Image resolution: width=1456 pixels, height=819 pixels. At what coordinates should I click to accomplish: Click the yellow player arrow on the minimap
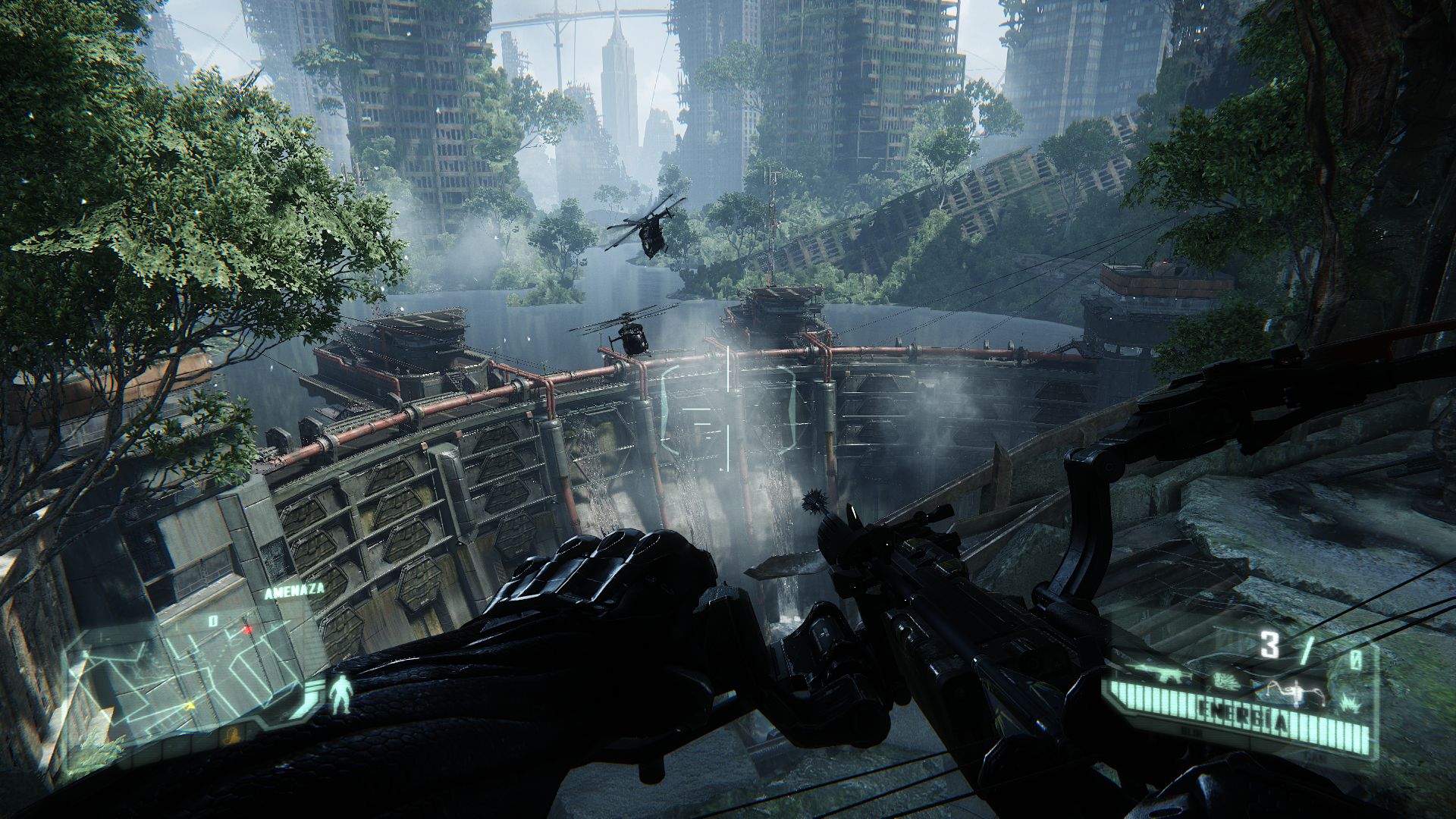coord(189,705)
